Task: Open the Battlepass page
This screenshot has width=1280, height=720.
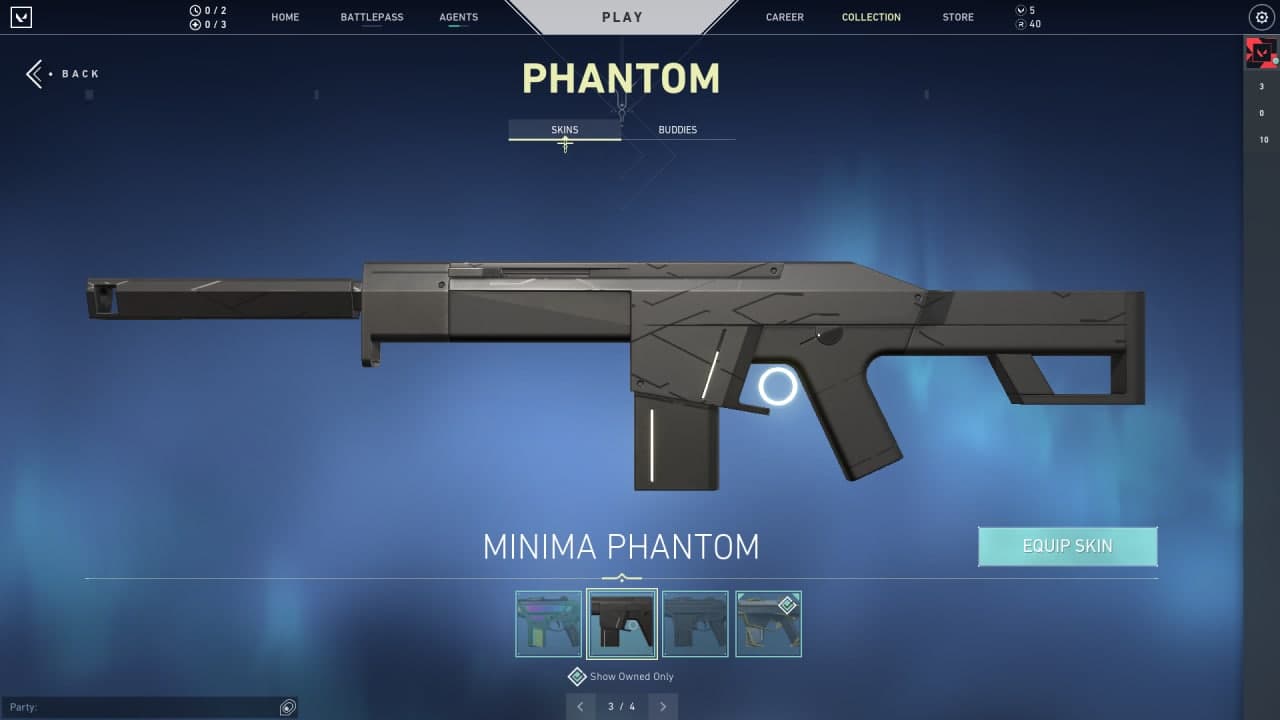Action: (372, 17)
